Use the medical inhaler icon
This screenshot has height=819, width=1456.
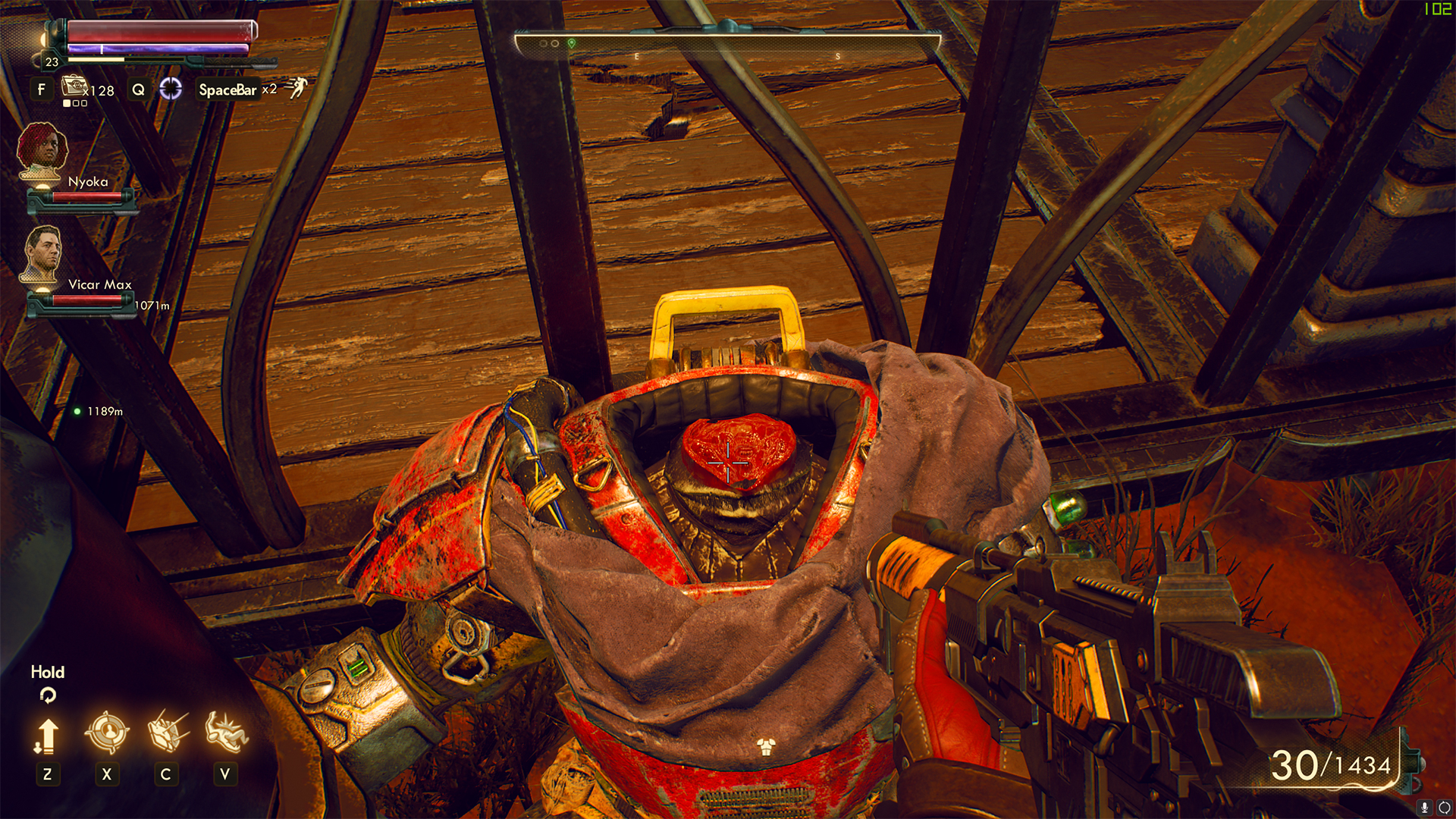tap(74, 86)
